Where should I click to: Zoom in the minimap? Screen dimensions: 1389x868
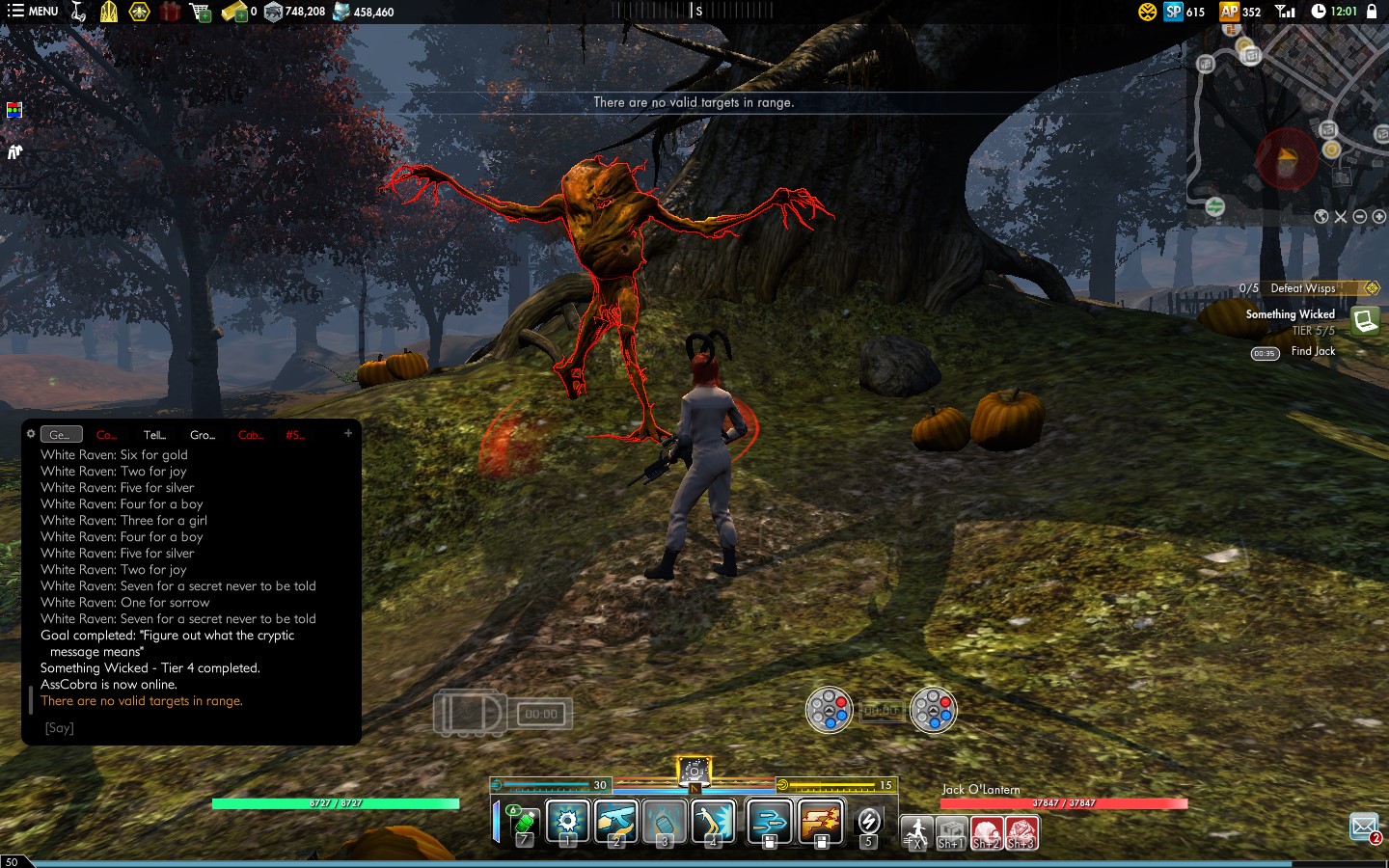pyautogui.click(x=1378, y=216)
